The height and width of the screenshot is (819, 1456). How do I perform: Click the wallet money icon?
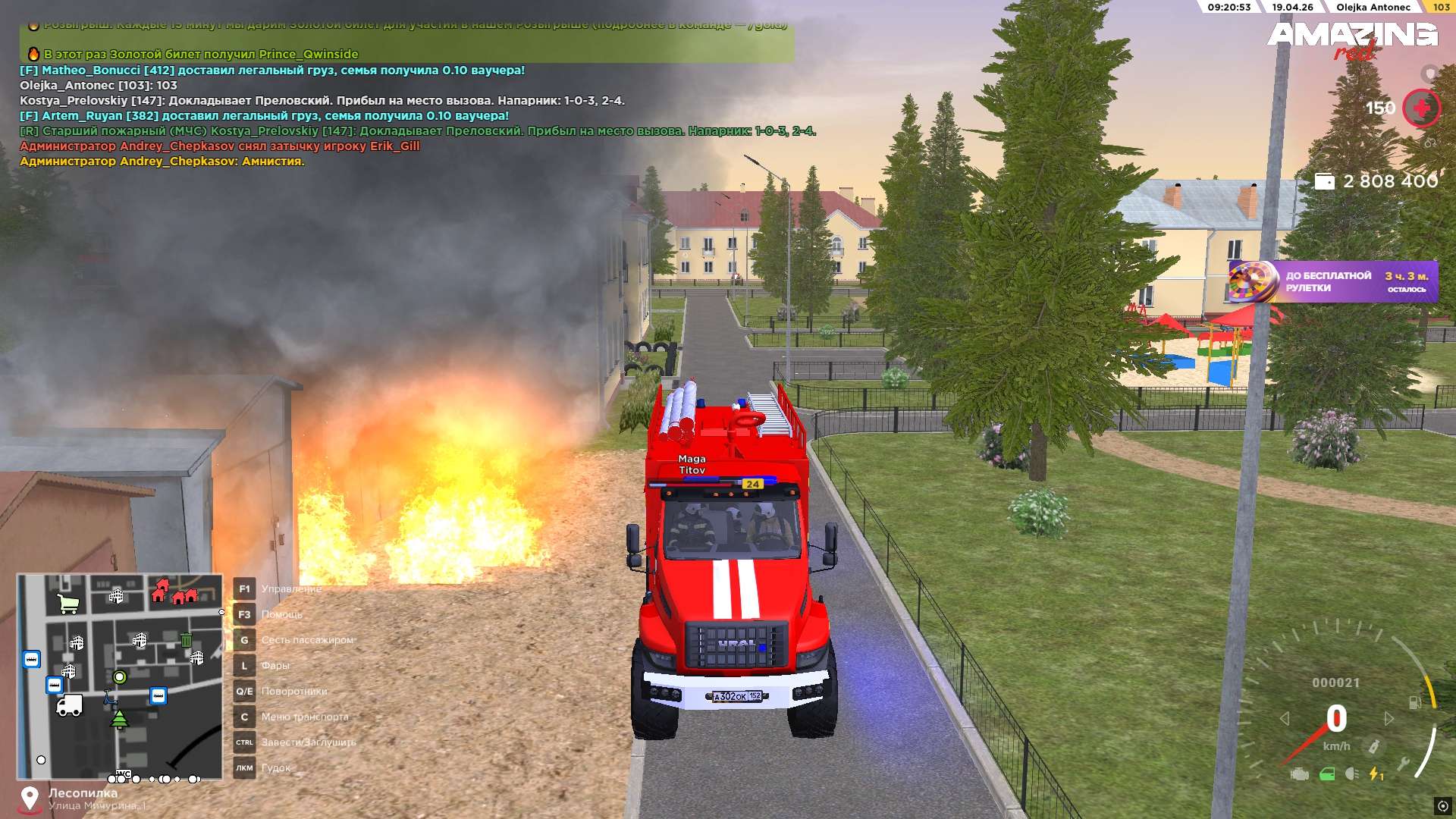1324,181
